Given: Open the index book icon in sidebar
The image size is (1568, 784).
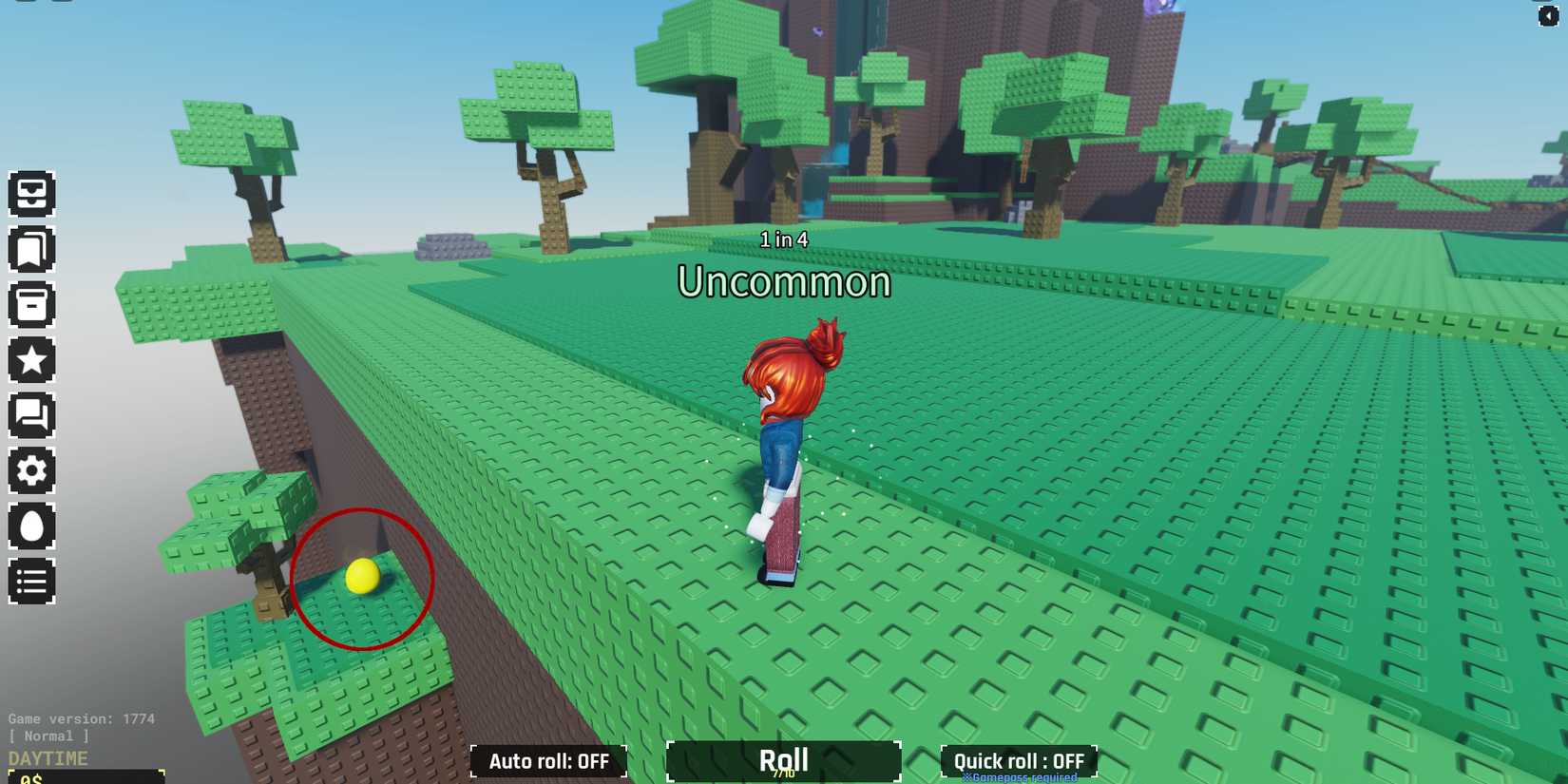Looking at the screenshot, I should (33, 251).
